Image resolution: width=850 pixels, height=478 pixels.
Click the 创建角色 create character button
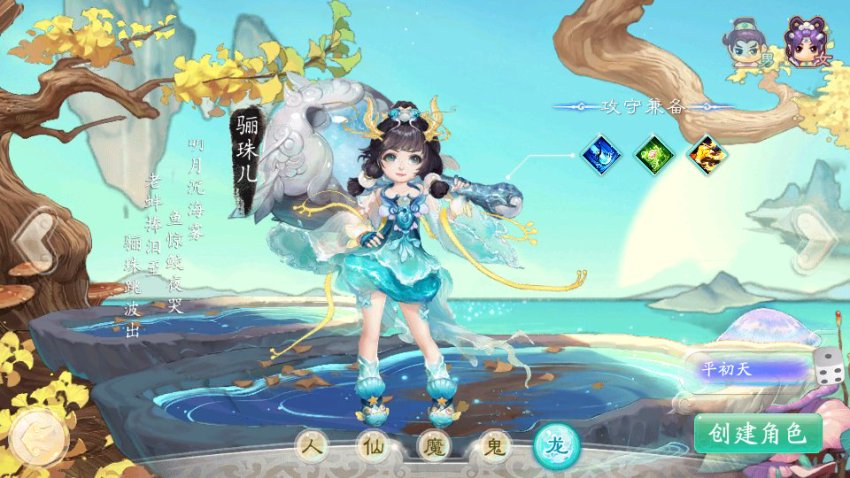point(758,433)
